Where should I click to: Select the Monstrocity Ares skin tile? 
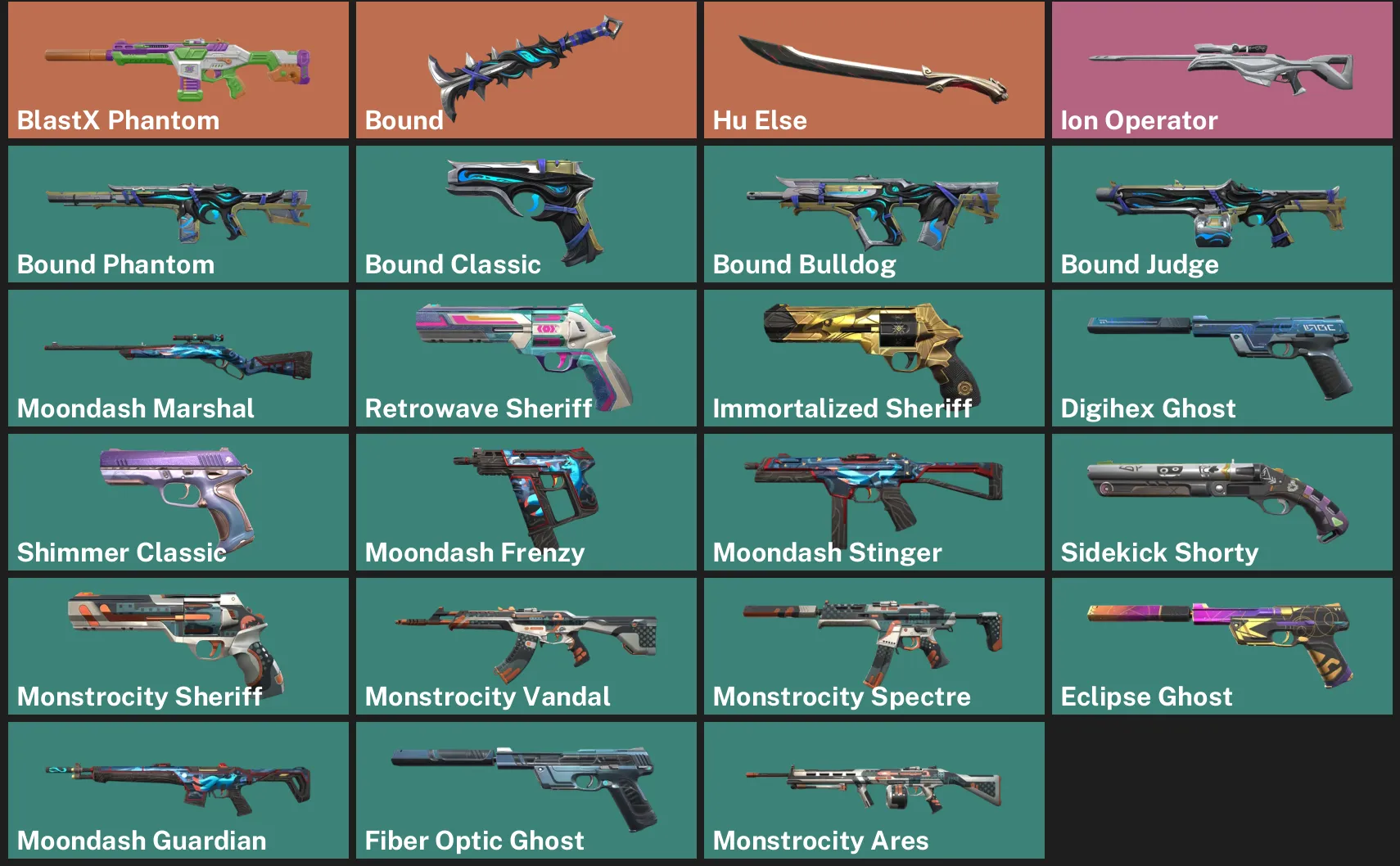(874, 790)
